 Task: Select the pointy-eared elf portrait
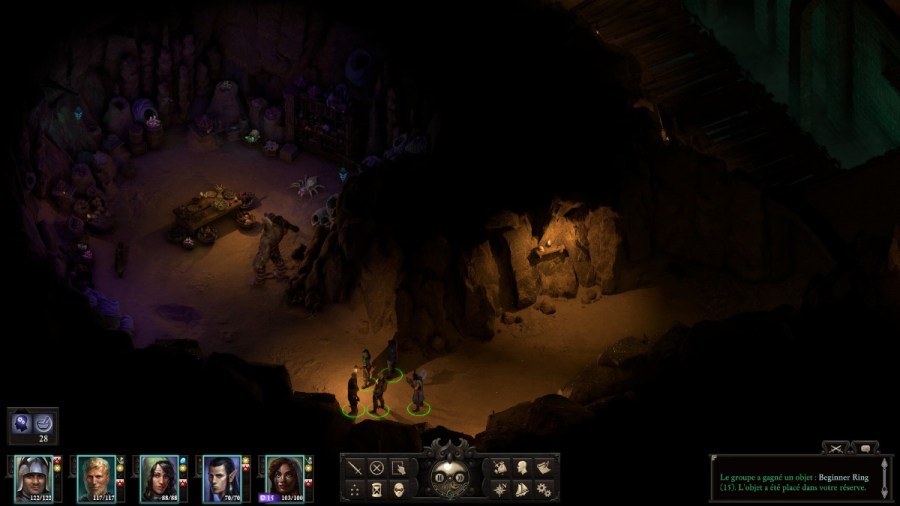pos(221,477)
